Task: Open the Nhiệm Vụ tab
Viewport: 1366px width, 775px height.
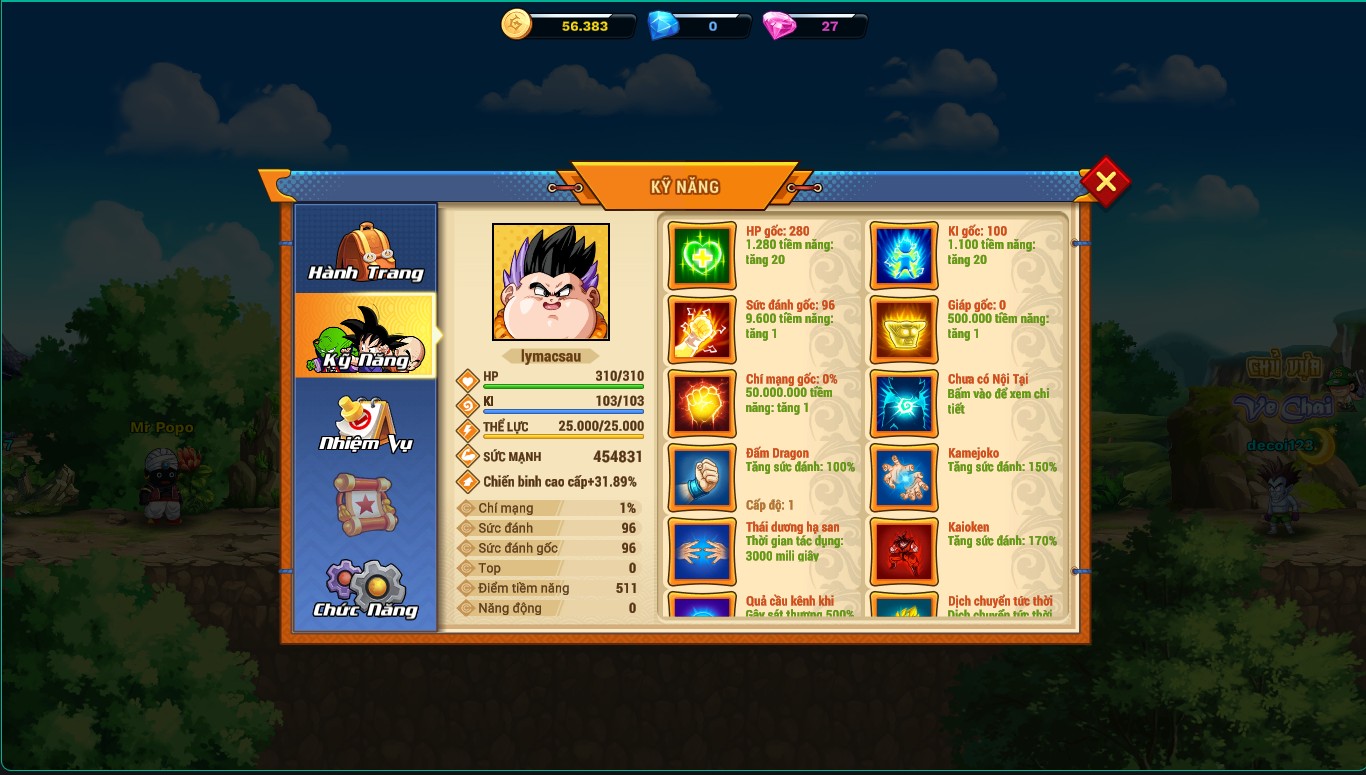Action: pyautogui.click(x=365, y=422)
